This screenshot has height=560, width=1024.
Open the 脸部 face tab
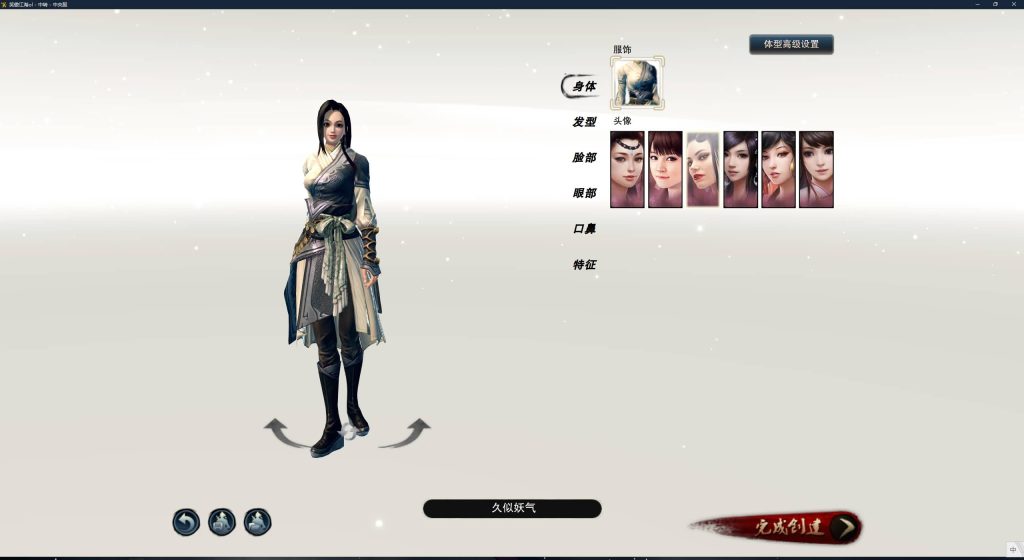[584, 158]
